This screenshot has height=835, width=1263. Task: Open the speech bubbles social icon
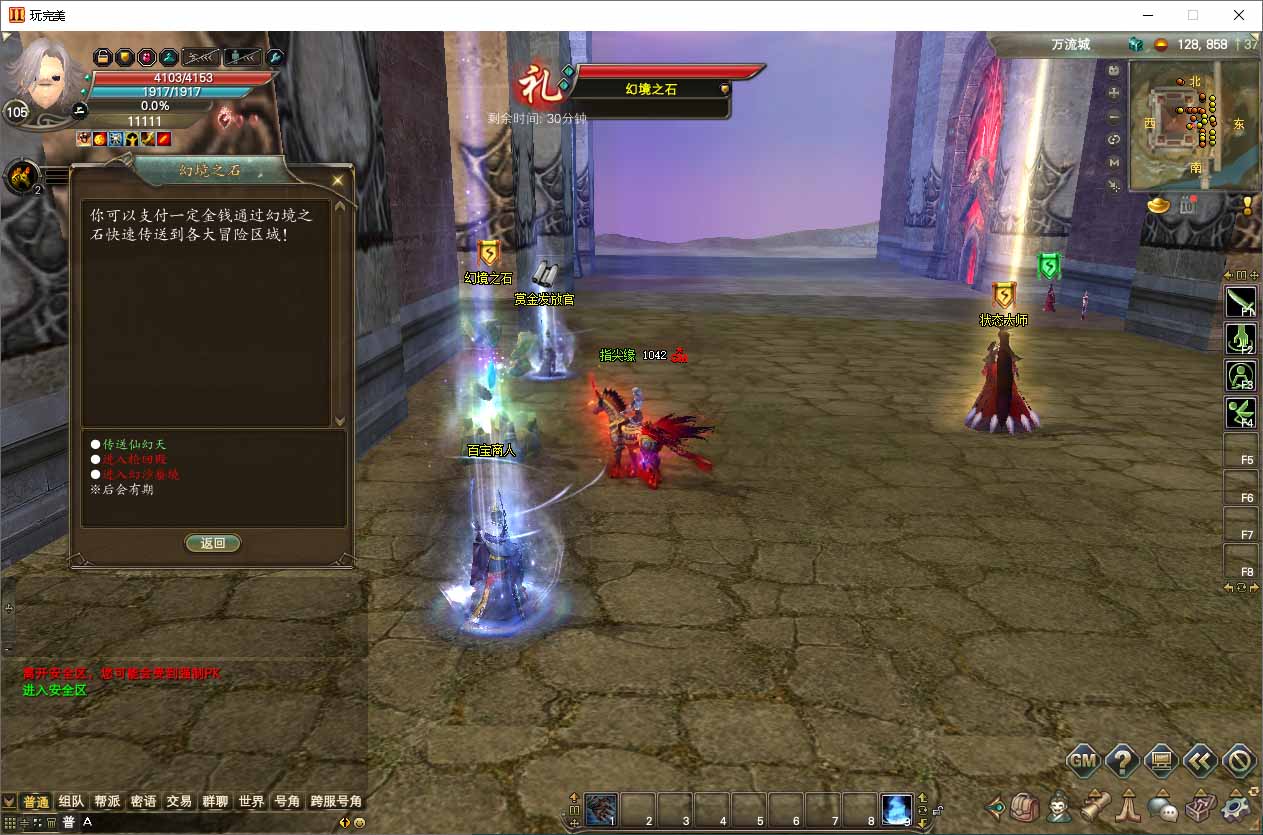(1162, 806)
